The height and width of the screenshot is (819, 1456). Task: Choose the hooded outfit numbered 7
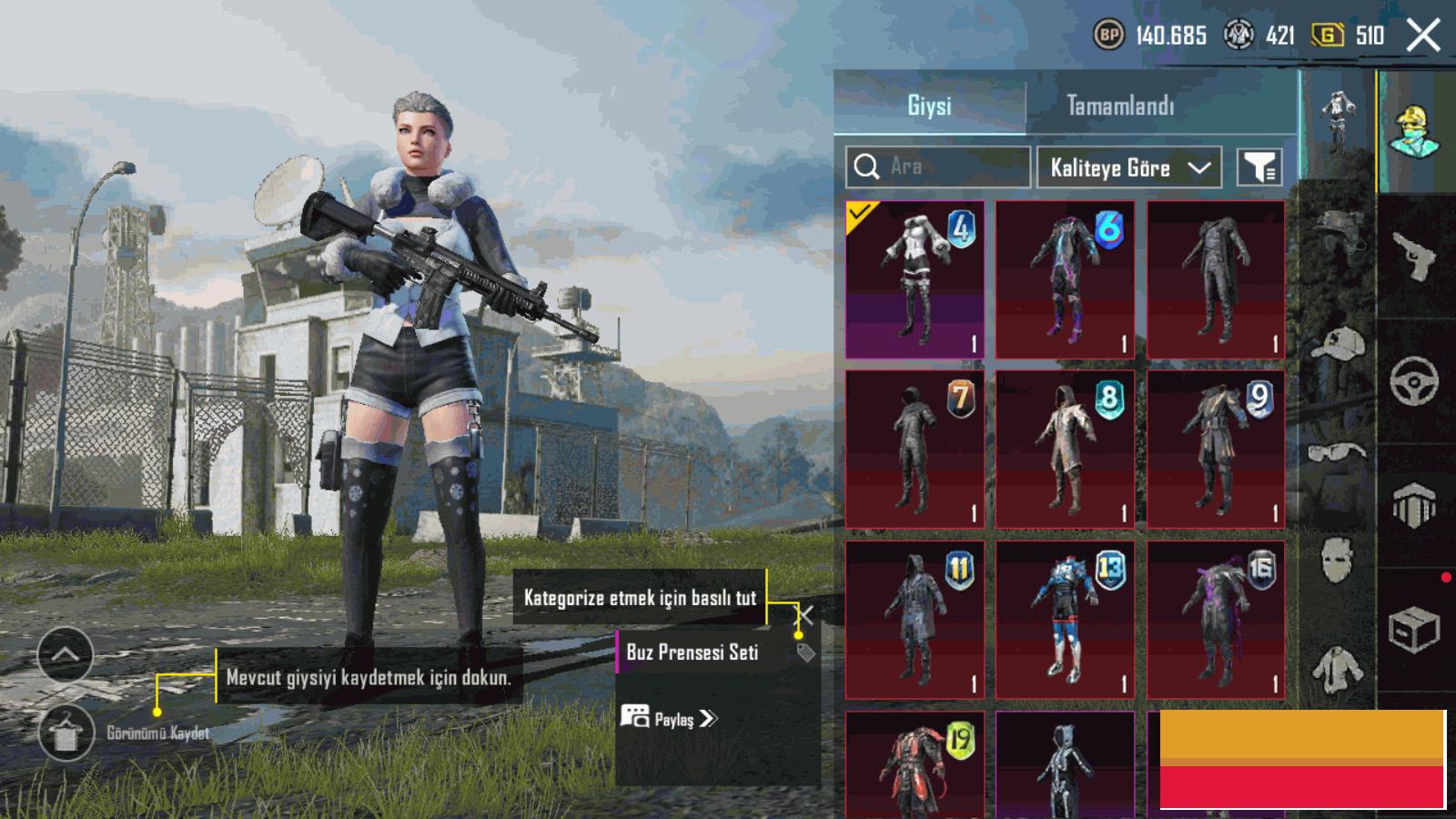tap(915, 449)
